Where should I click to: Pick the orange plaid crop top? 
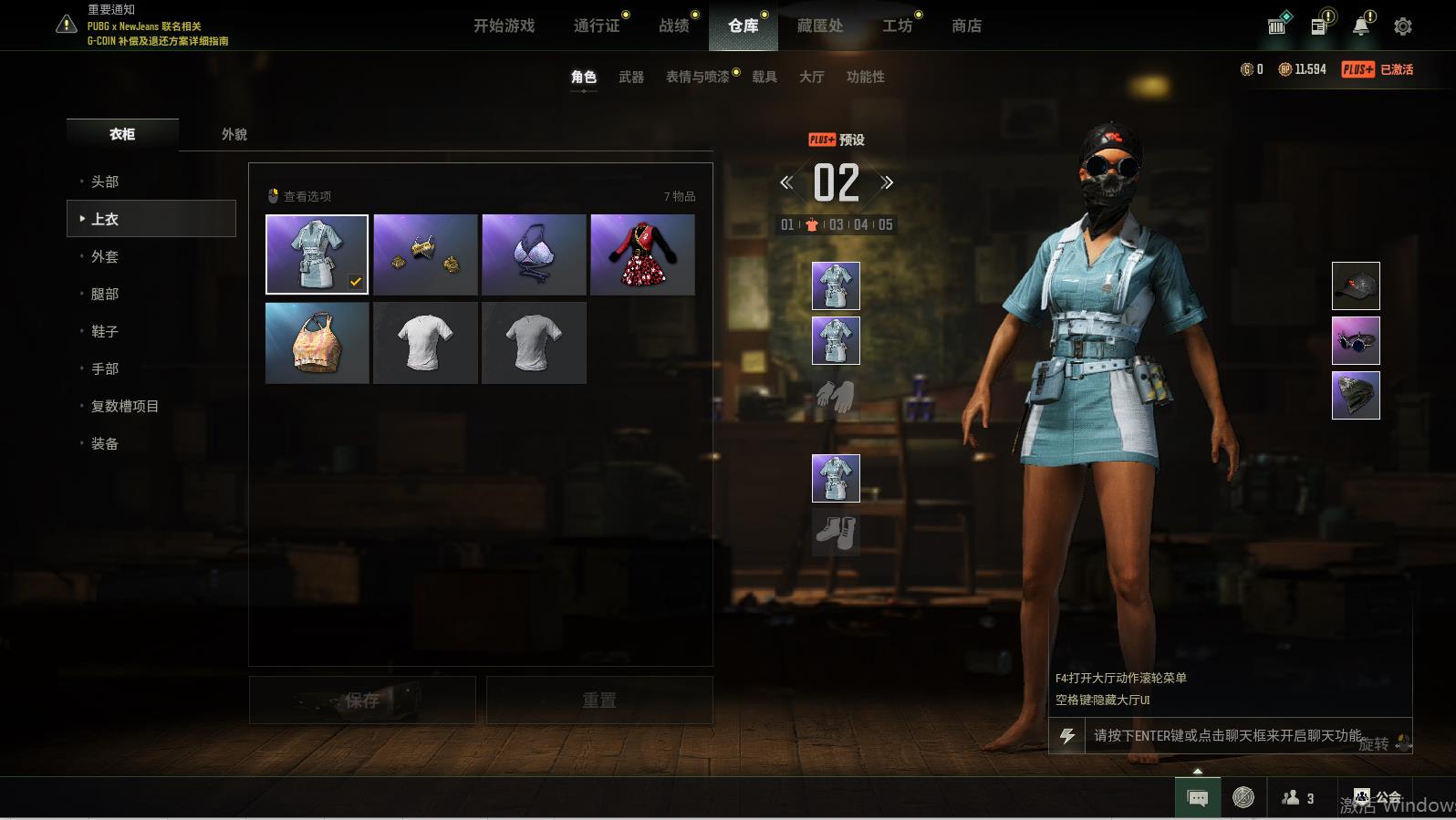pyautogui.click(x=317, y=343)
